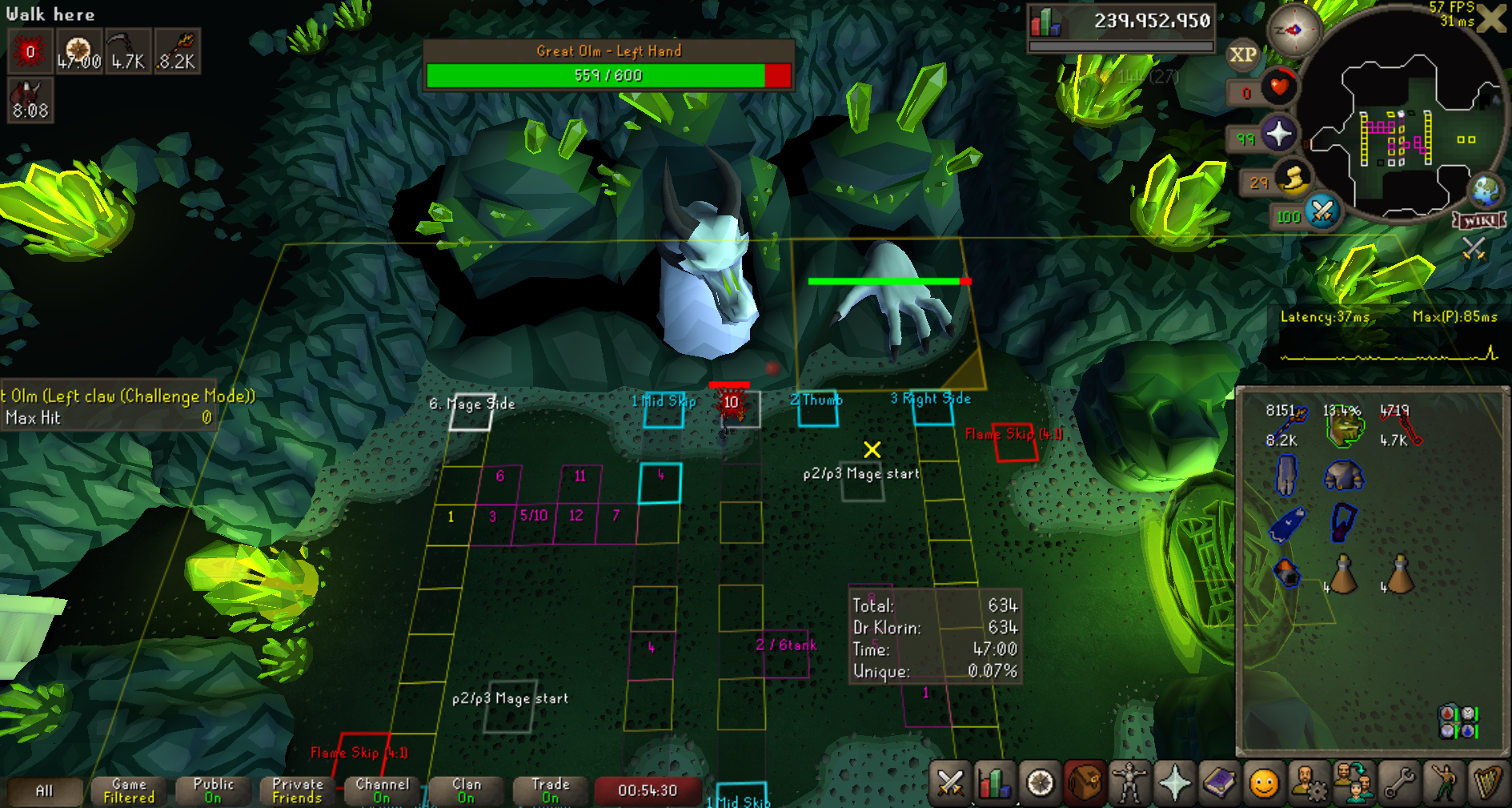Toggle the run energy boot orb
The image size is (1512, 808).
tap(1293, 179)
